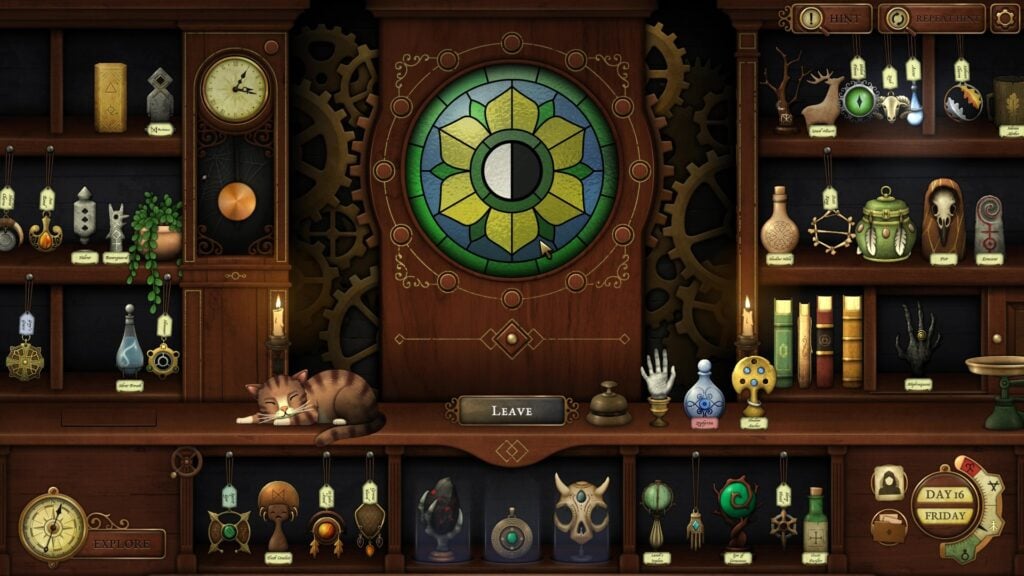Open the Explore map button
The height and width of the screenshot is (576, 1024).
pyautogui.click(x=122, y=544)
